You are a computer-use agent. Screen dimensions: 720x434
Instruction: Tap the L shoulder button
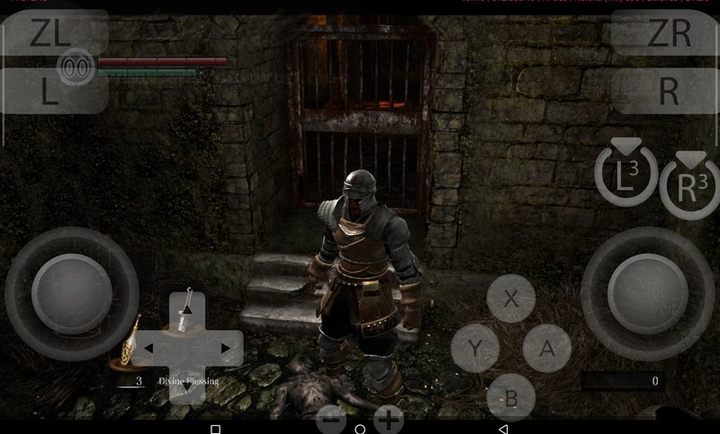point(50,91)
